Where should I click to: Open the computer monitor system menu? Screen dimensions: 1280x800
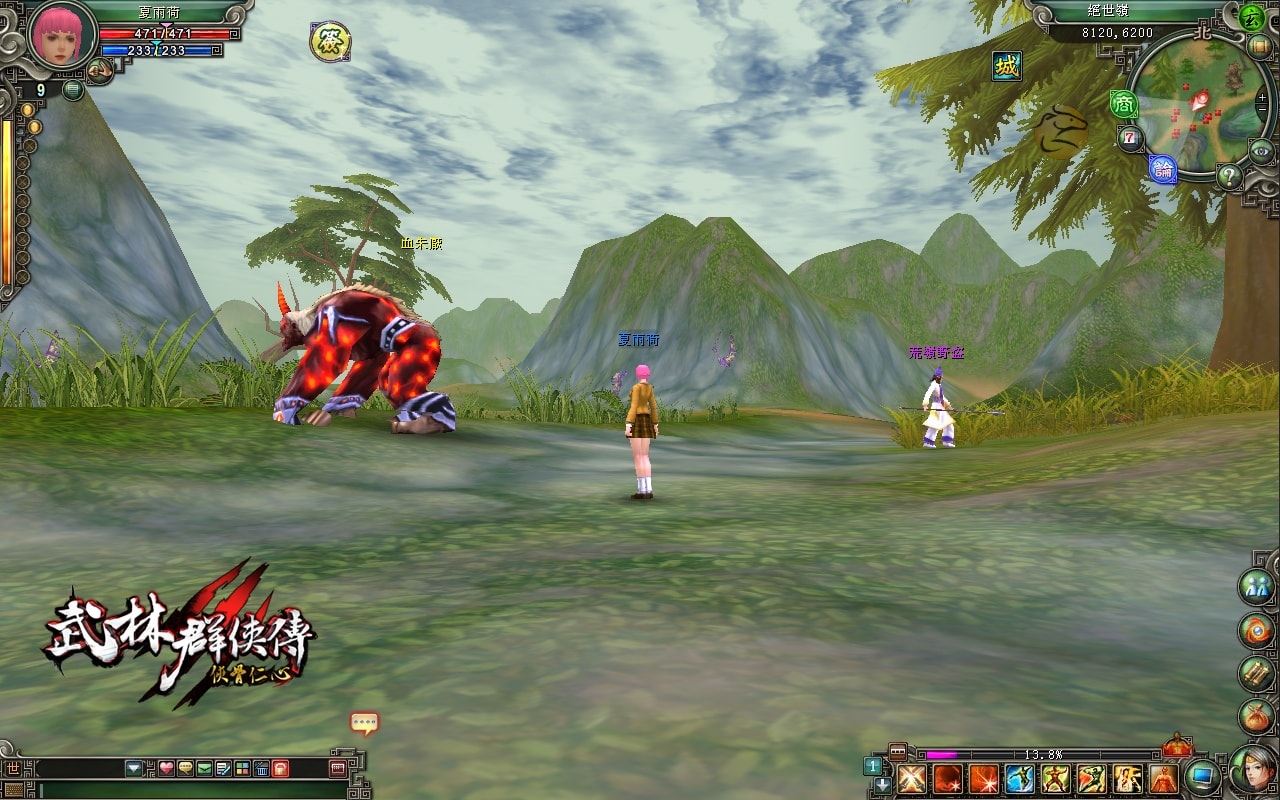tap(1203, 775)
